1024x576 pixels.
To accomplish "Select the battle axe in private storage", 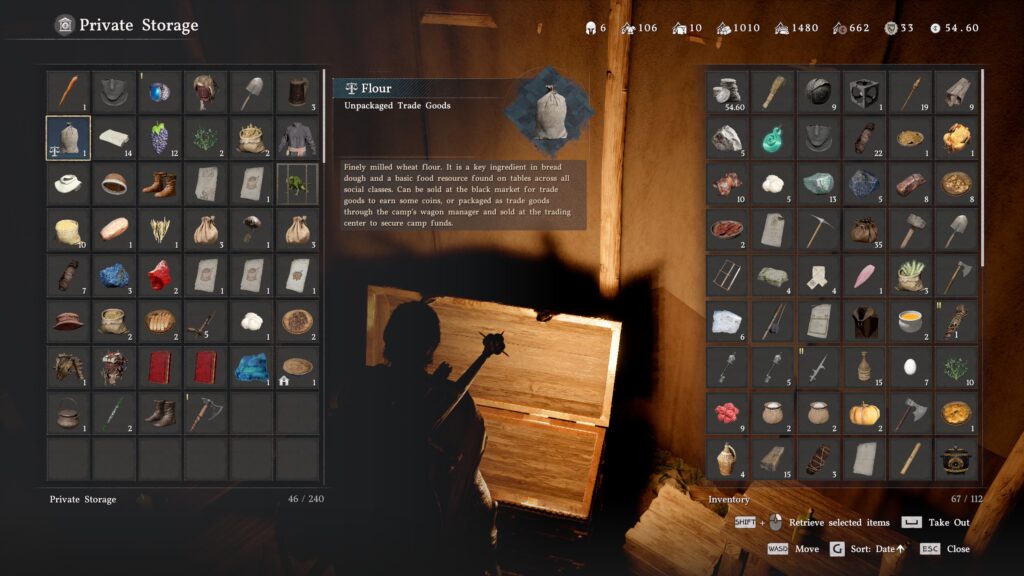I will [205, 413].
